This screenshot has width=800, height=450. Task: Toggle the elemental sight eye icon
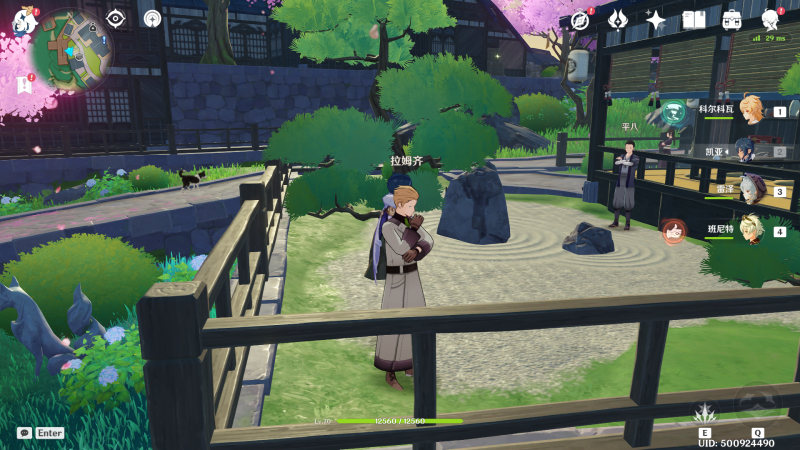pos(116,18)
